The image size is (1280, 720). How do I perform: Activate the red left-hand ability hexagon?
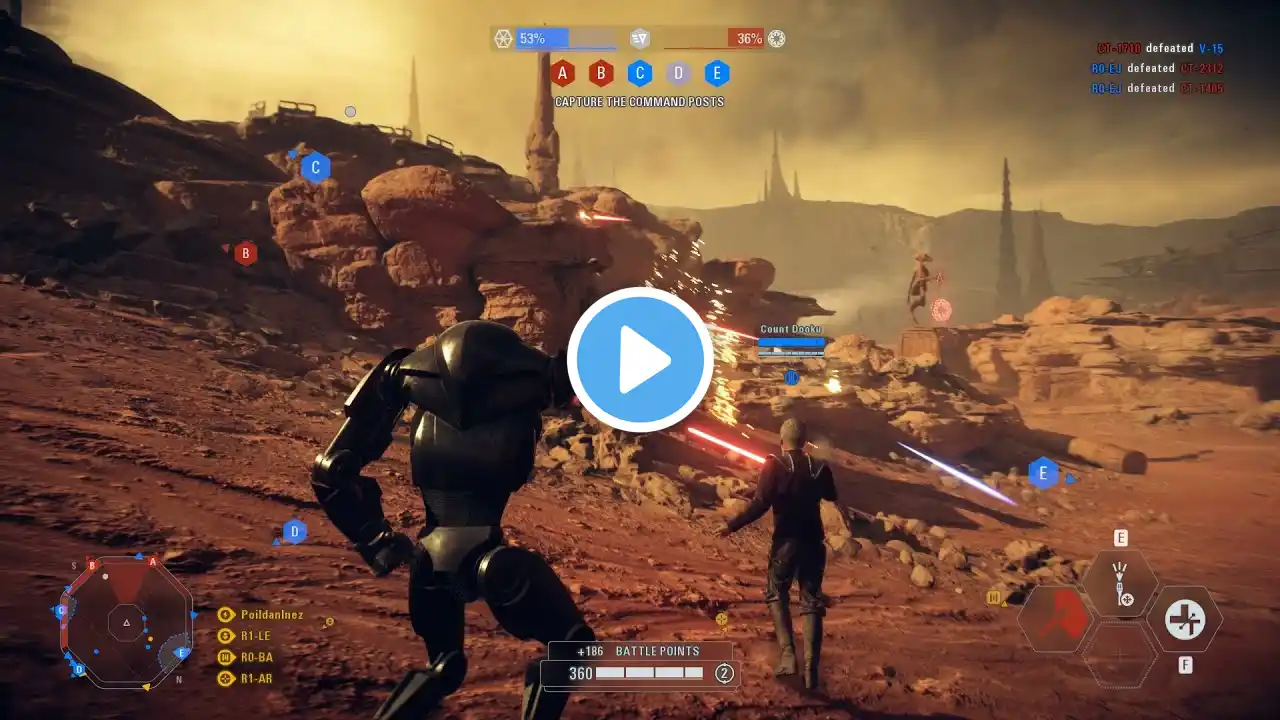(x=1055, y=618)
